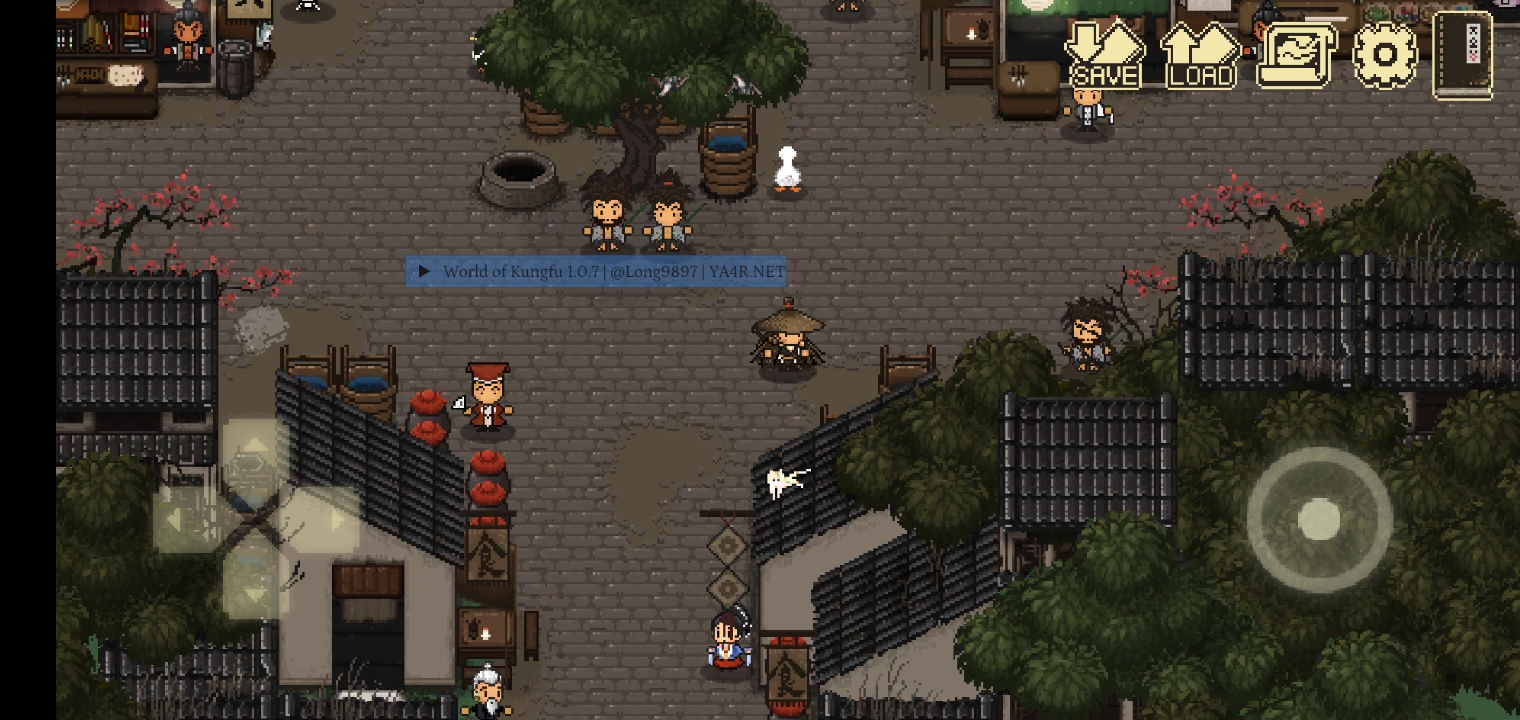Image resolution: width=1520 pixels, height=720 pixels.
Task: Tap the D-pad right arrow
Action: click(326, 519)
